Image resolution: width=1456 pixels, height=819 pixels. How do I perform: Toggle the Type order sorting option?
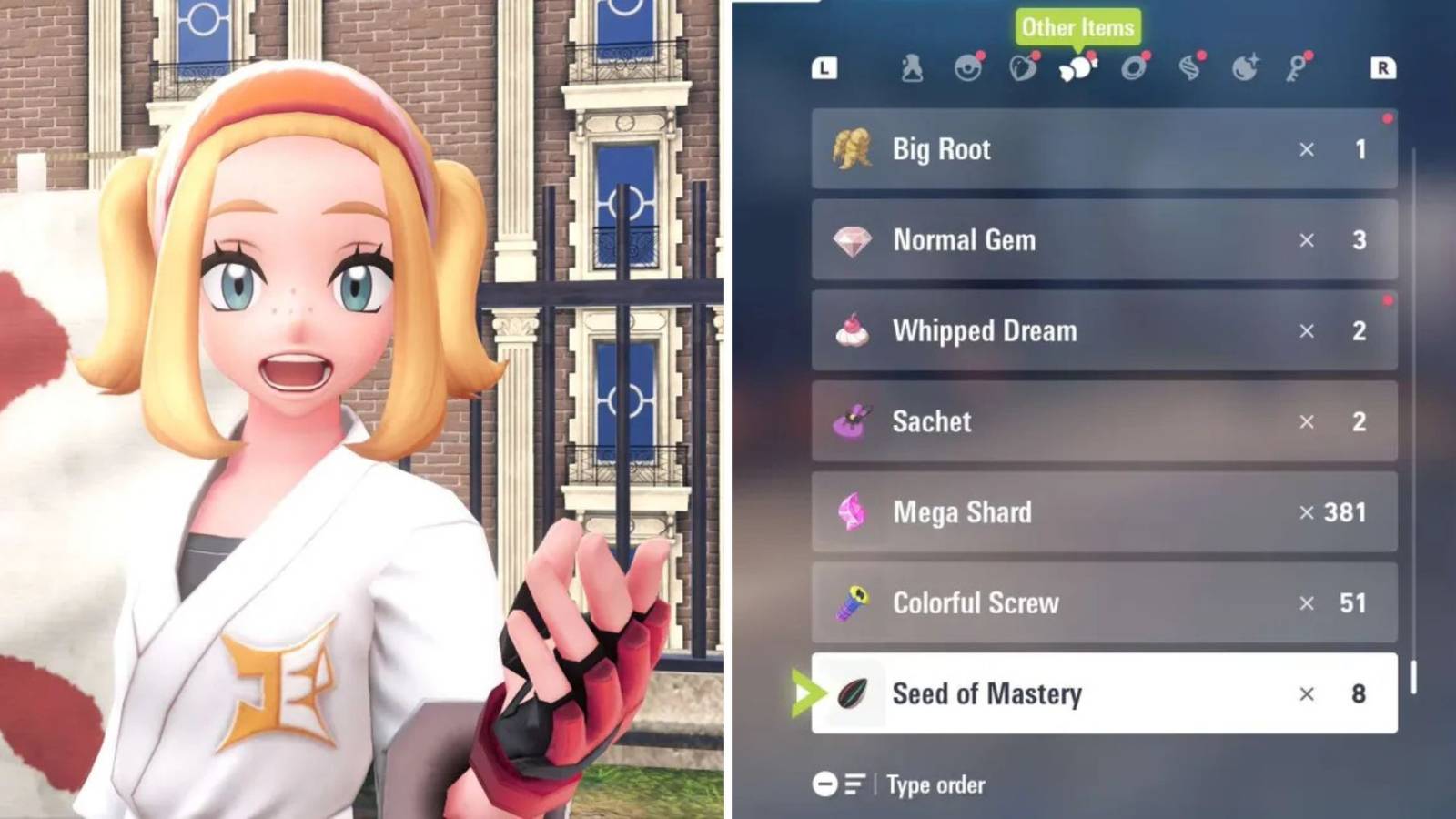click(x=935, y=784)
